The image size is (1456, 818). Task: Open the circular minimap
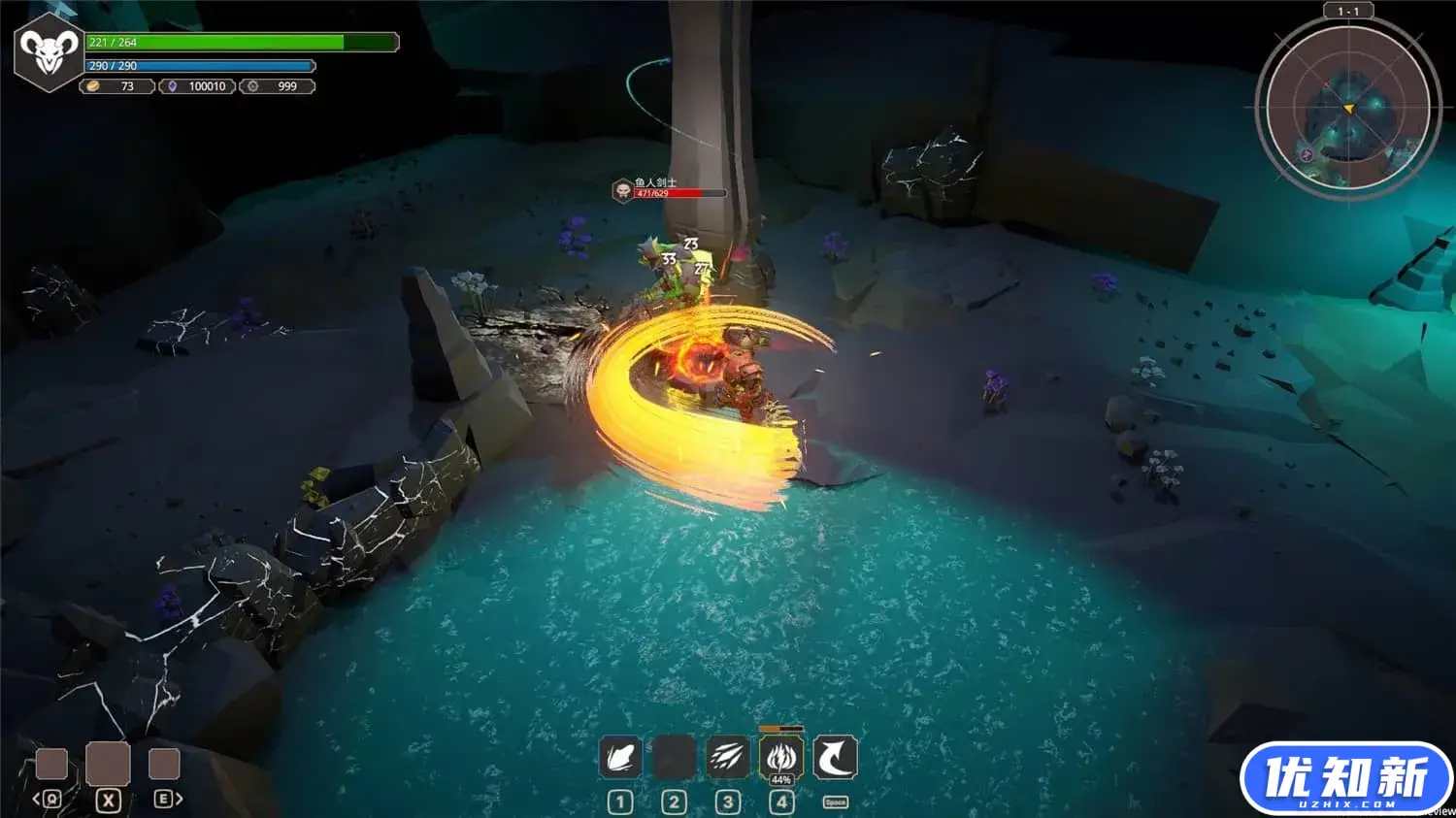click(1347, 106)
